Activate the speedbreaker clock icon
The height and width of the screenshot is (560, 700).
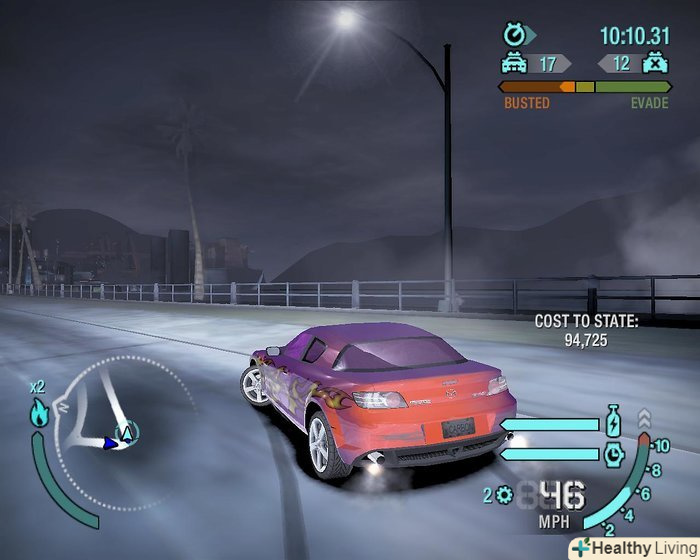tap(614, 454)
